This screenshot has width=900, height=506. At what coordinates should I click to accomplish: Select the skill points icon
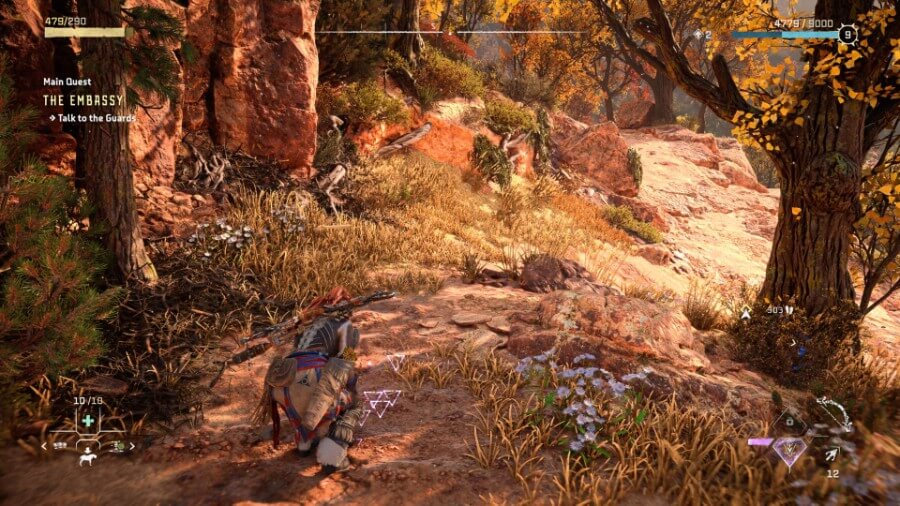[x=698, y=34]
